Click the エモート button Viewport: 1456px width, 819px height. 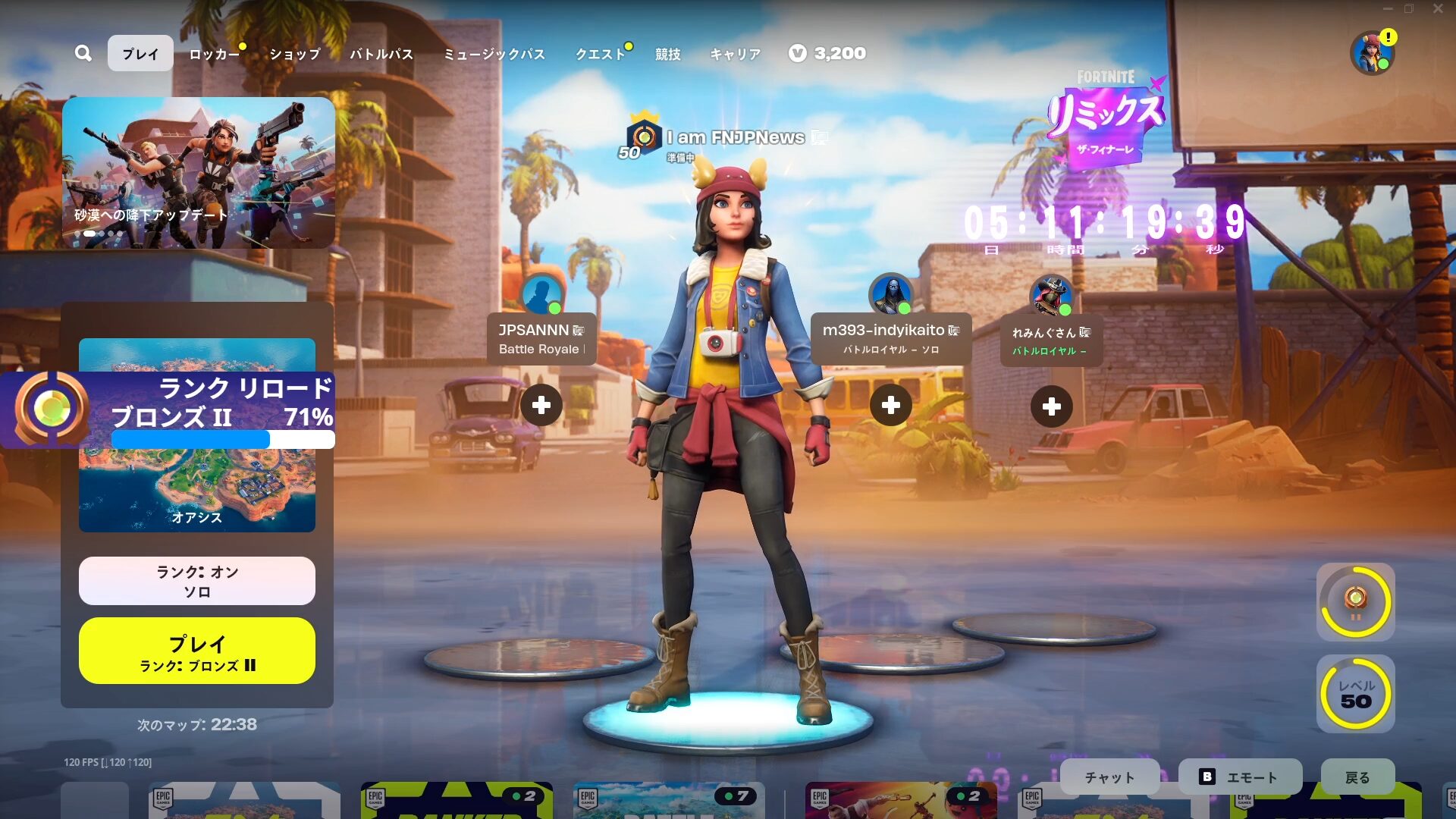(1240, 777)
